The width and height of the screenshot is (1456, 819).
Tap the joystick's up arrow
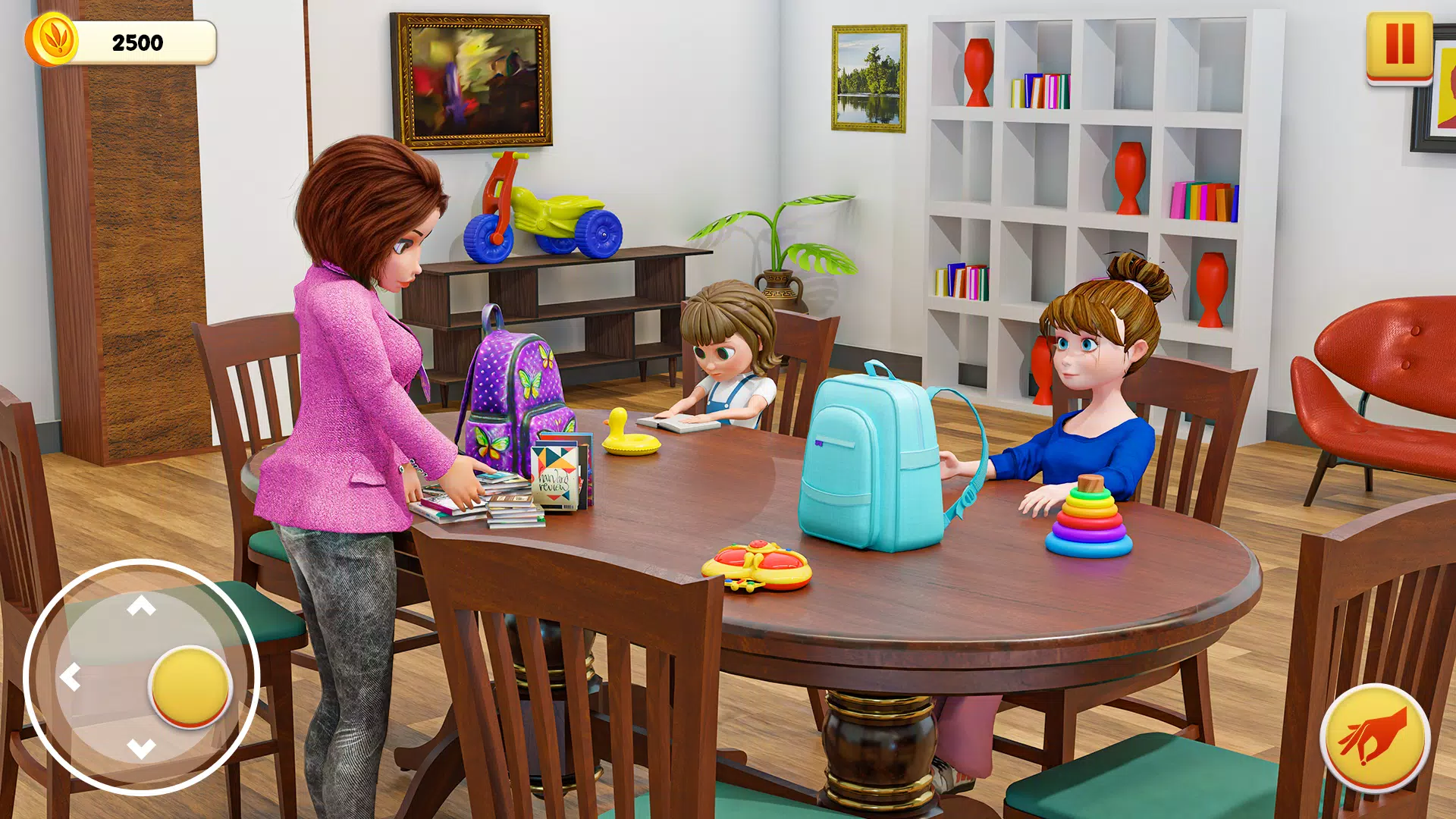click(x=141, y=606)
